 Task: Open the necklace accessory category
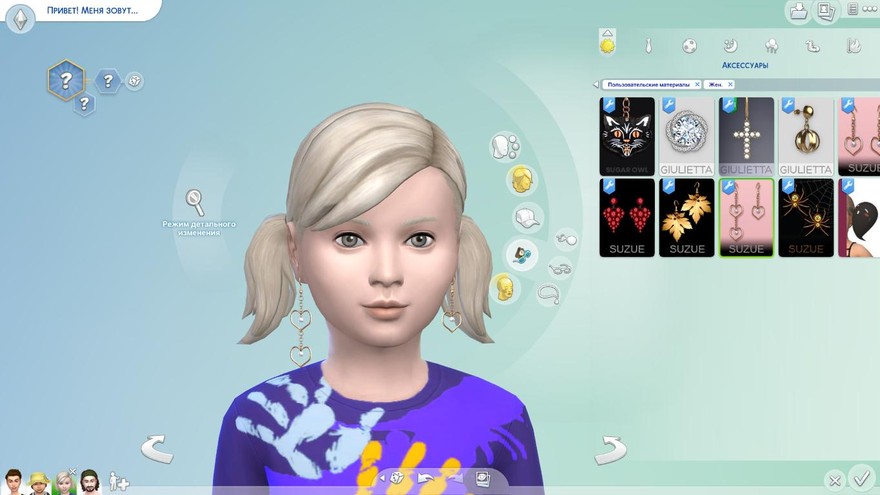click(x=548, y=293)
